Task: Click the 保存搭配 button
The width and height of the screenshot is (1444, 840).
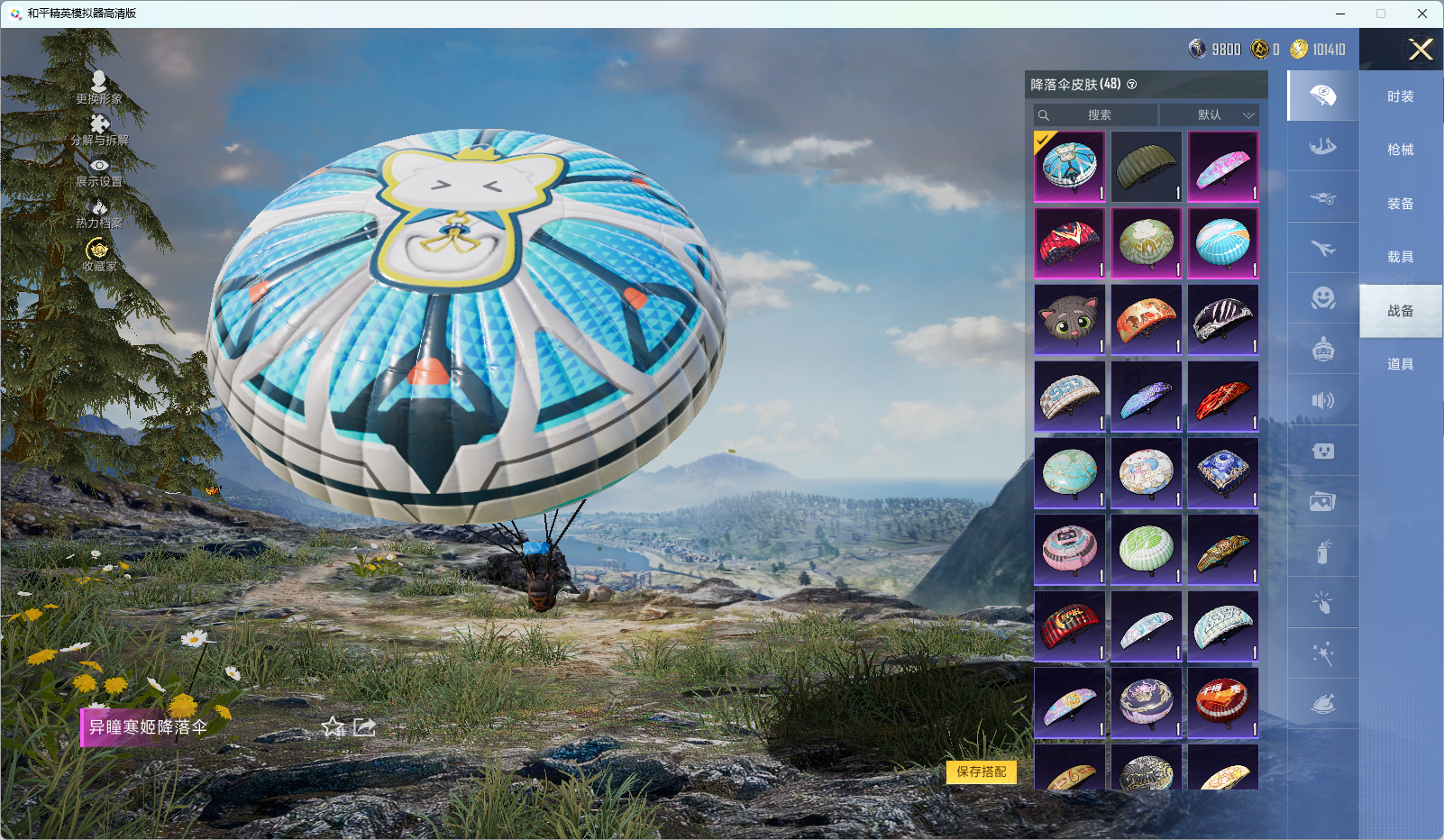Action: click(x=981, y=772)
